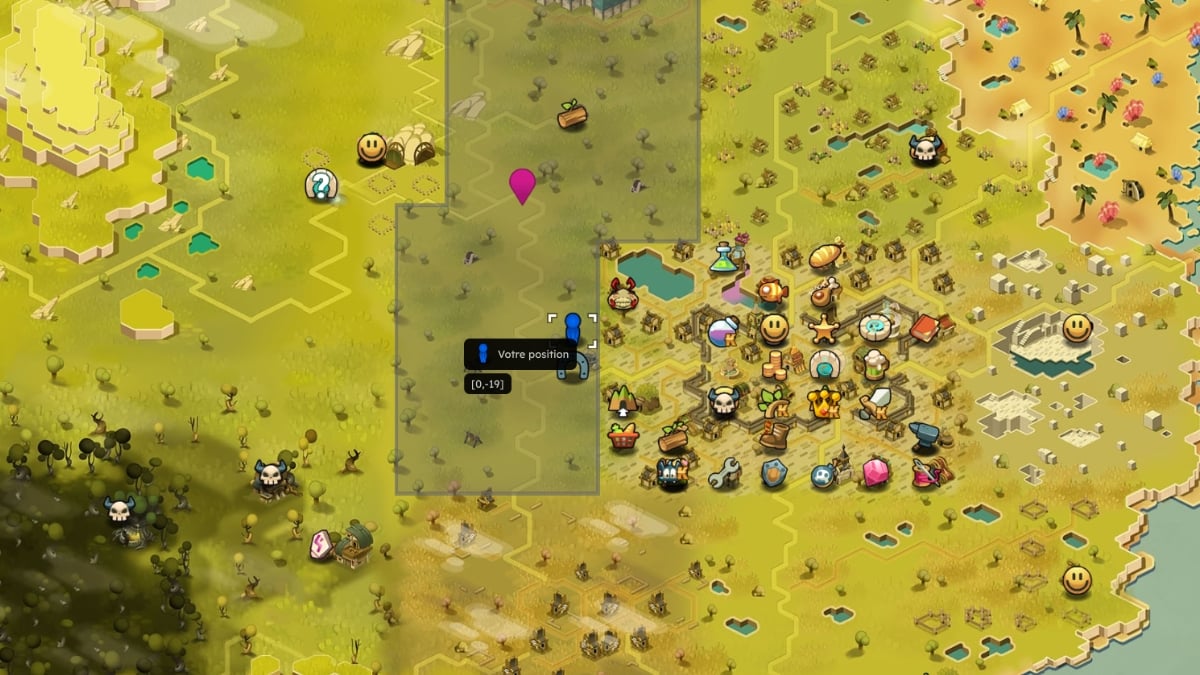Select the red crab map icon
This screenshot has width=1200, height=675.
tap(622, 294)
